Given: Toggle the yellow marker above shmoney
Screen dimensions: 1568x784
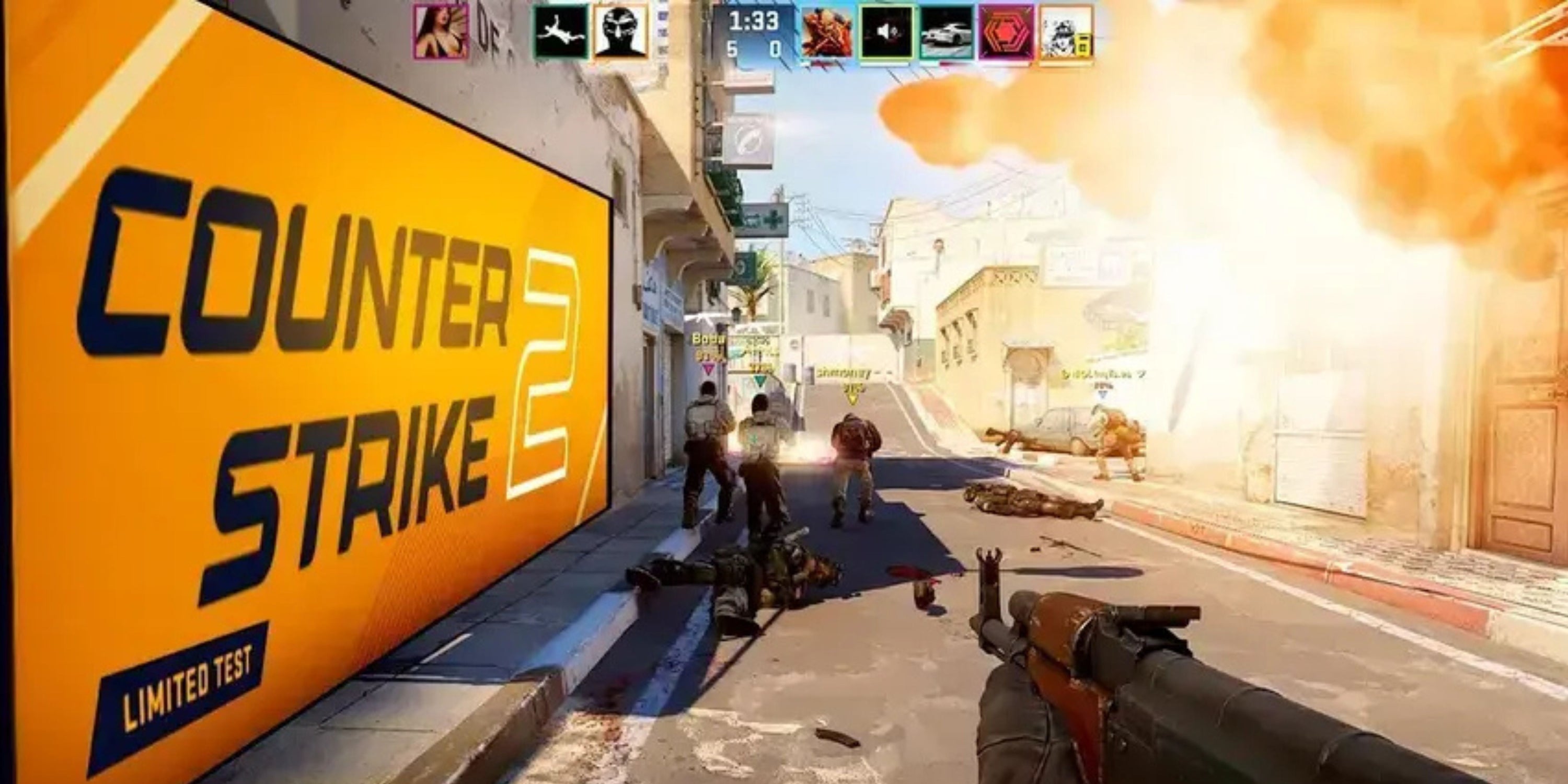Looking at the screenshot, I should (852, 399).
